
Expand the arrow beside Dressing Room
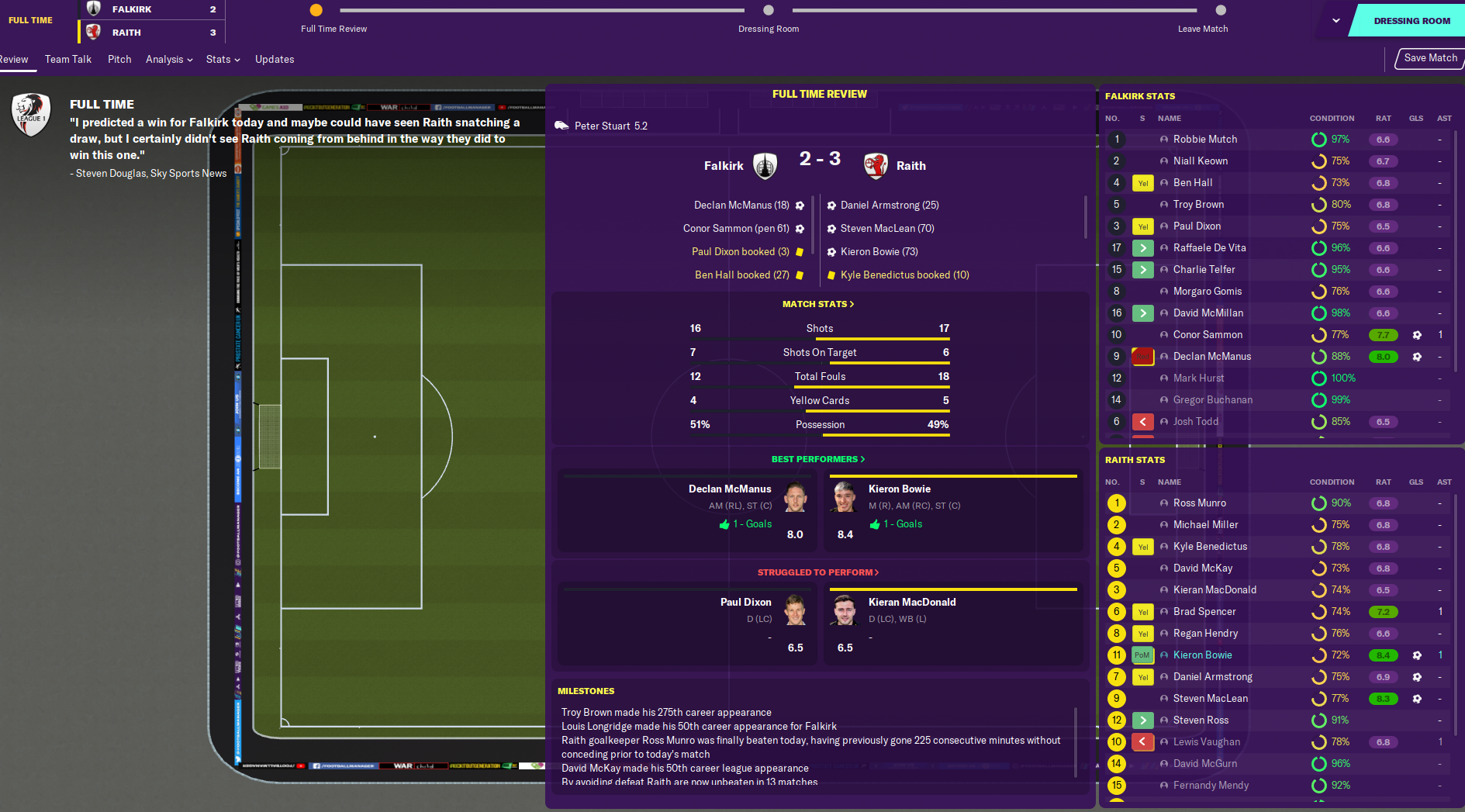(x=1336, y=21)
